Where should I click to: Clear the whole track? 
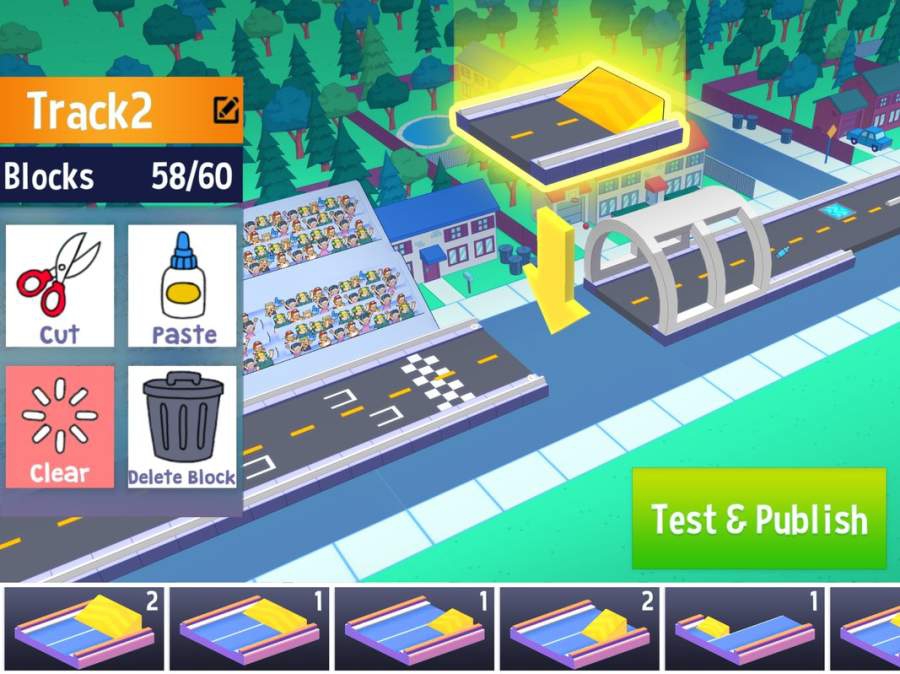pos(60,427)
